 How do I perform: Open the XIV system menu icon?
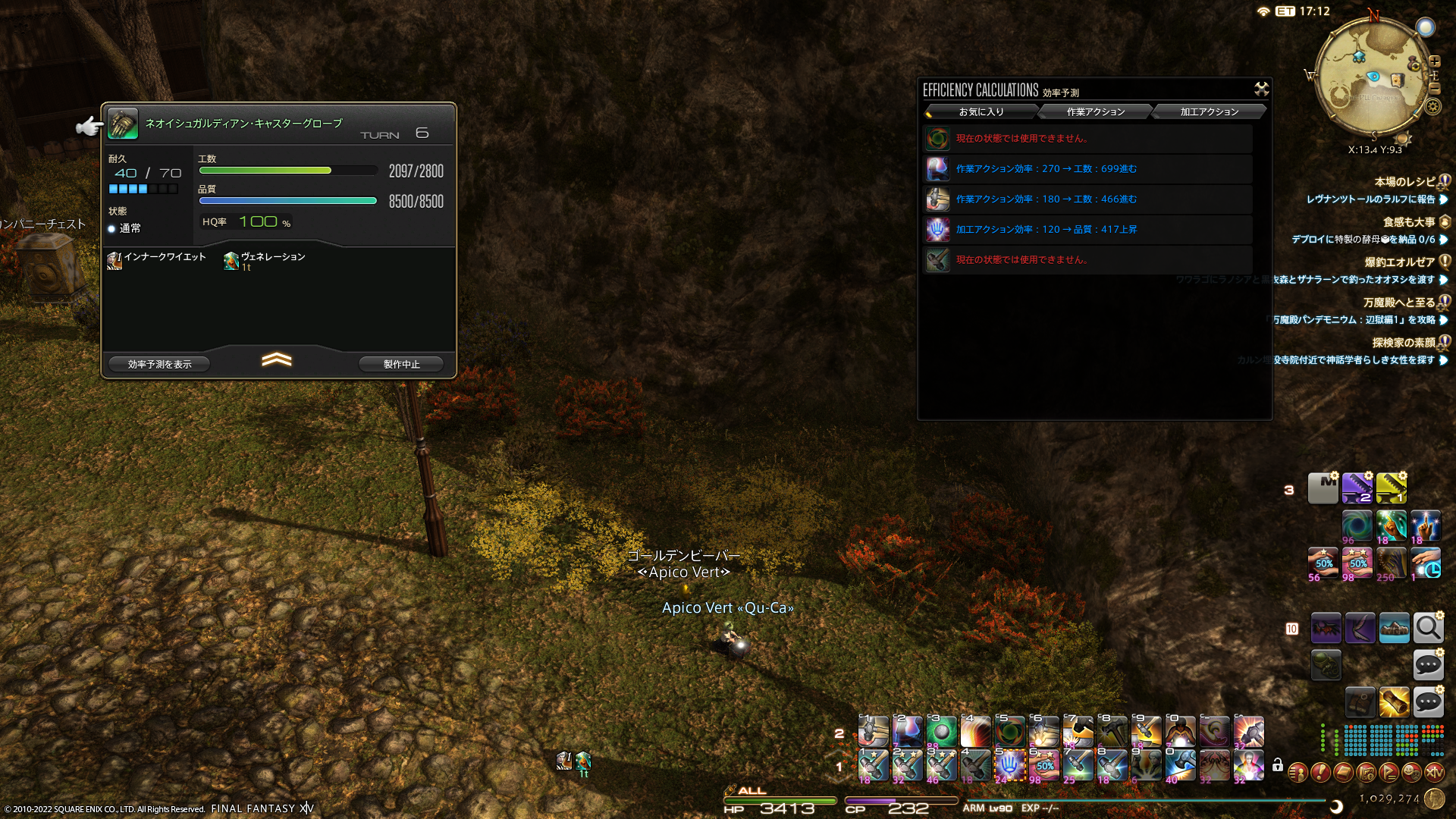pos(1434,773)
